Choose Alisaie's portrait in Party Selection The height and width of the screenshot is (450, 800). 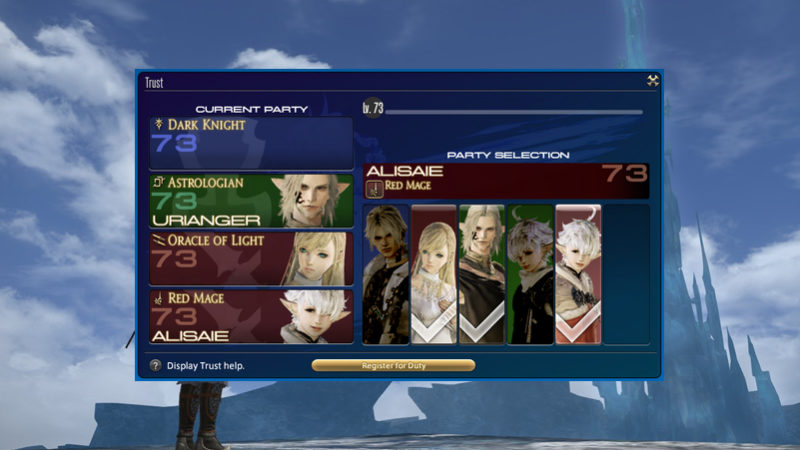click(x=577, y=274)
